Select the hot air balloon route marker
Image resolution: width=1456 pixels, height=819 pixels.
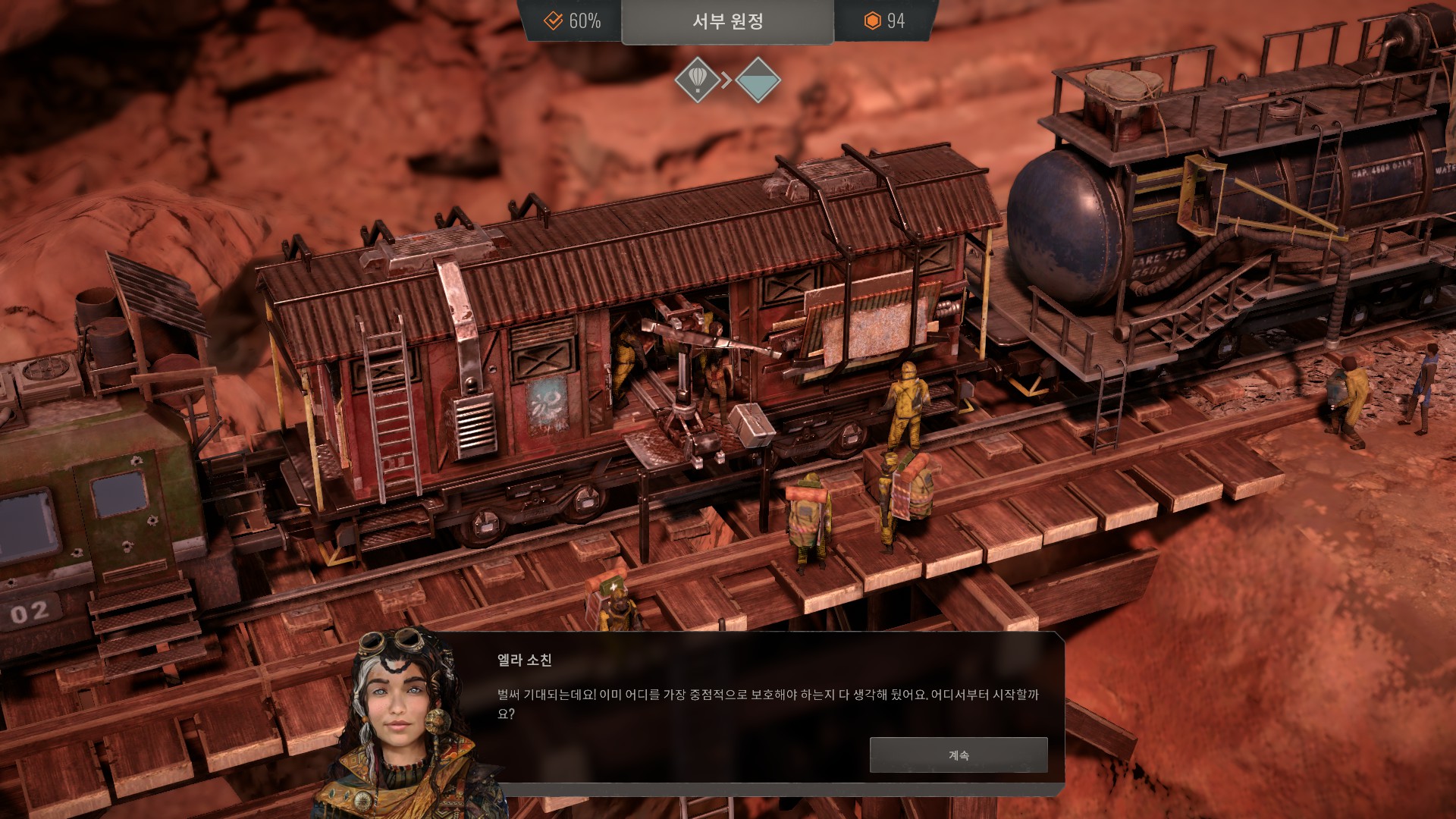click(x=697, y=79)
